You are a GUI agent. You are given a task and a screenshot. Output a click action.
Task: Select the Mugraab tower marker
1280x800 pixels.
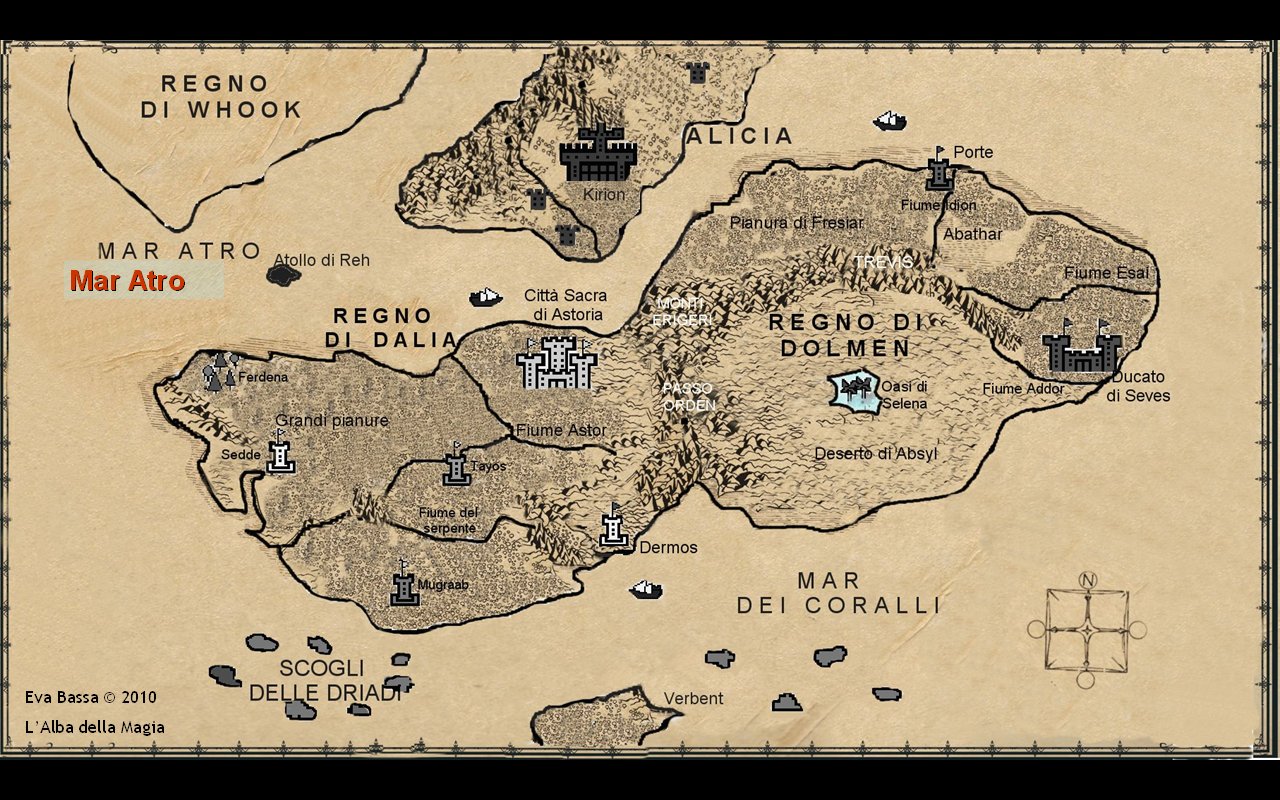pos(404,585)
